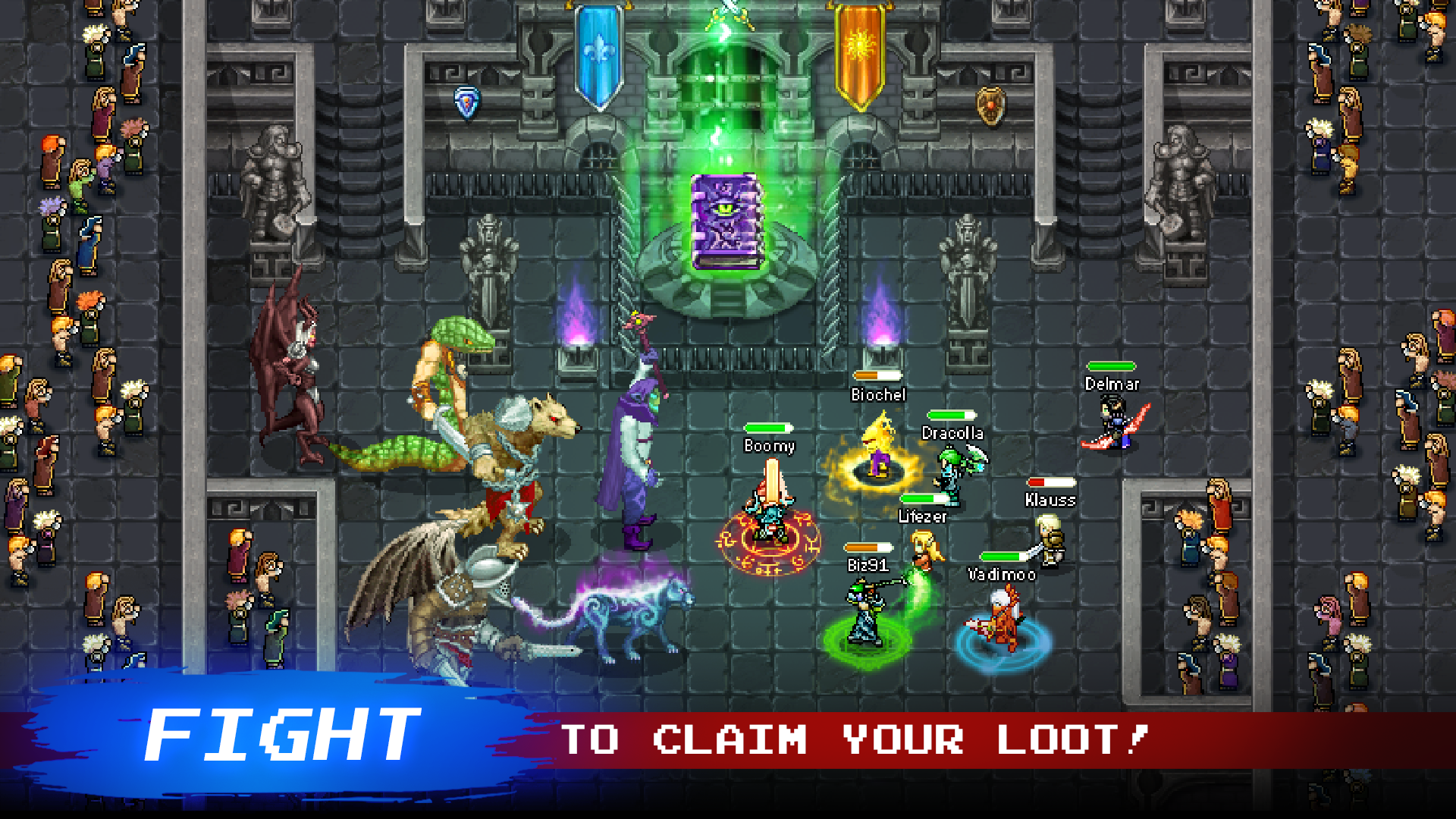Image resolution: width=1456 pixels, height=819 pixels.
Task: Click the player name Boomy
Action: (x=767, y=447)
